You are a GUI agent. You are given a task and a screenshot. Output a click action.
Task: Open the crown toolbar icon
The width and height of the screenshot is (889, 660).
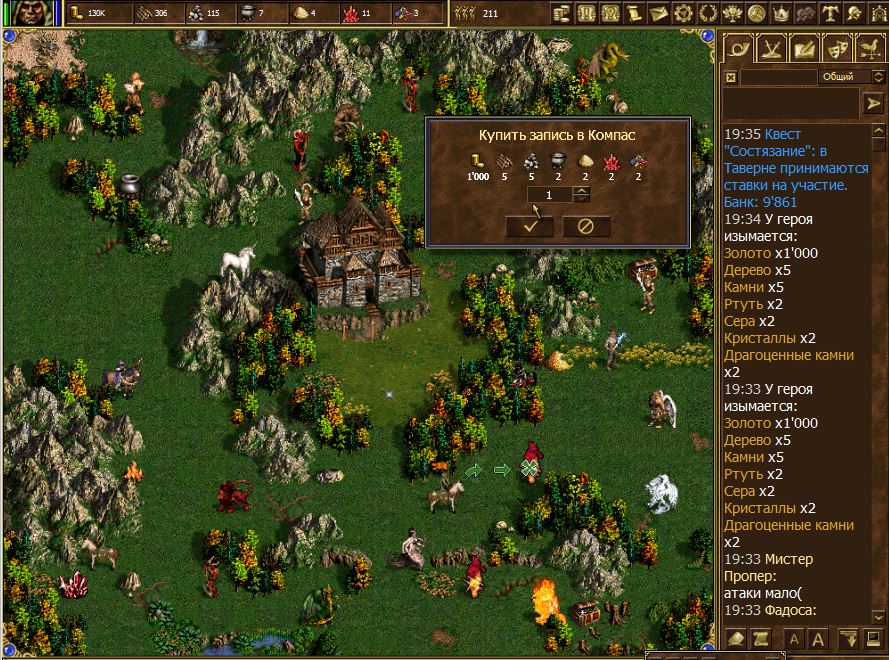pyautogui.click(x=781, y=14)
